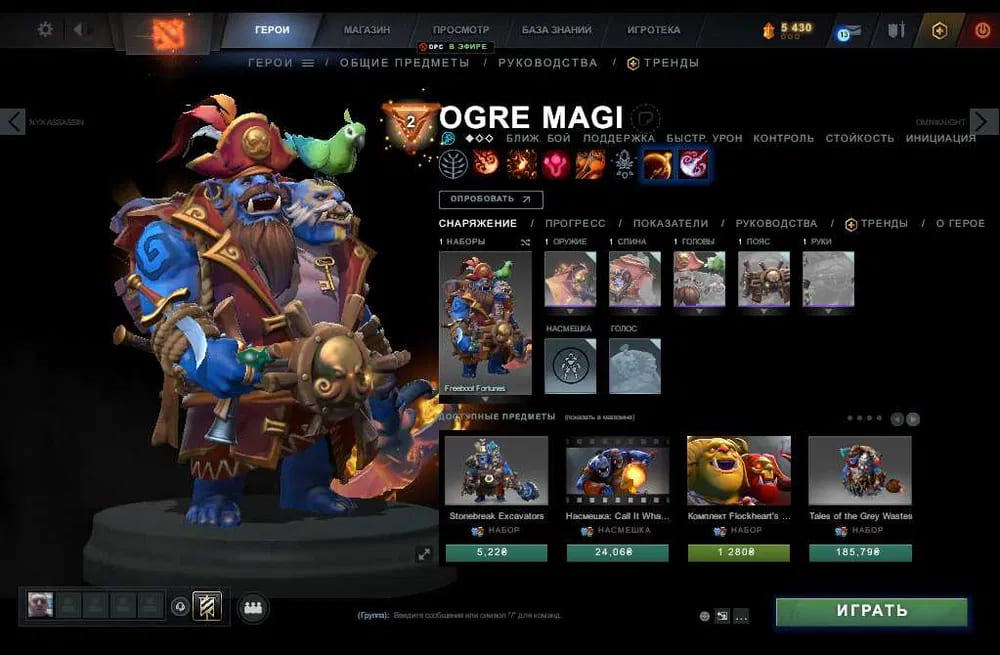Buy Stonebreak Excavators for 5,22₴
The height and width of the screenshot is (655, 1000).
pos(496,552)
